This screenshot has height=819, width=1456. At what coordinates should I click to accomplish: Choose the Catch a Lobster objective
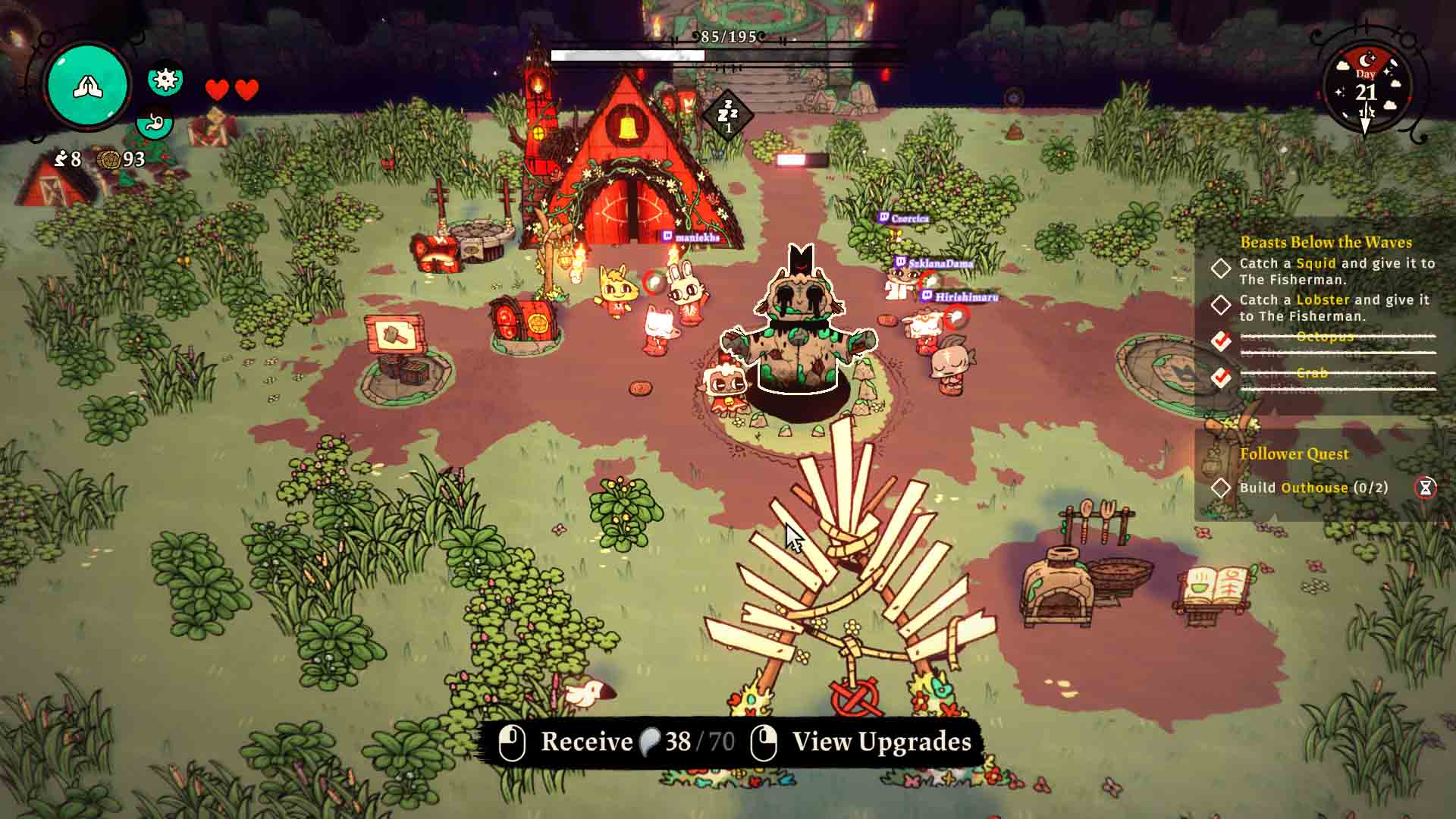tap(1333, 307)
